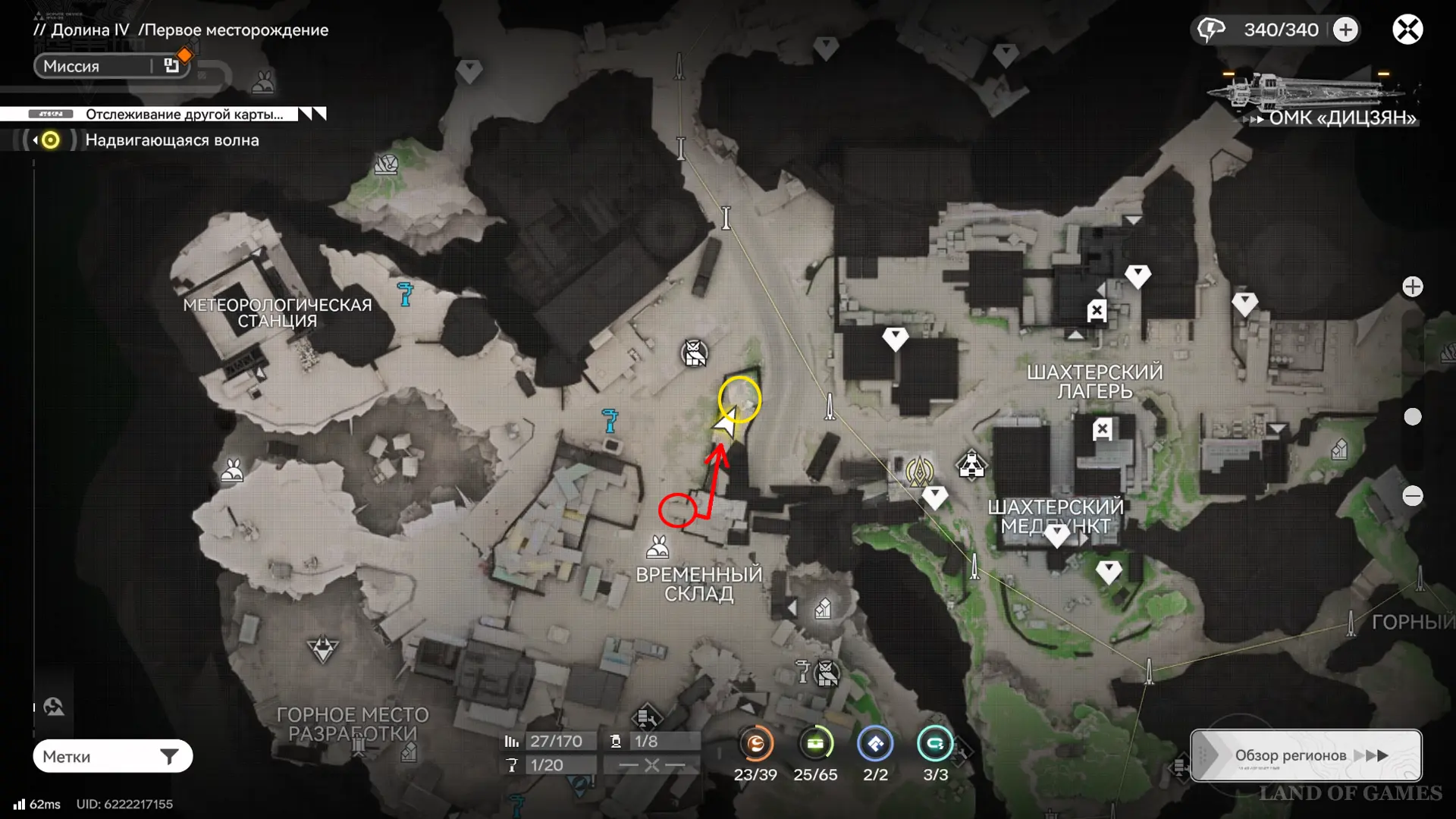
Task: Zoom out the map with minus
Action: [x=1412, y=496]
